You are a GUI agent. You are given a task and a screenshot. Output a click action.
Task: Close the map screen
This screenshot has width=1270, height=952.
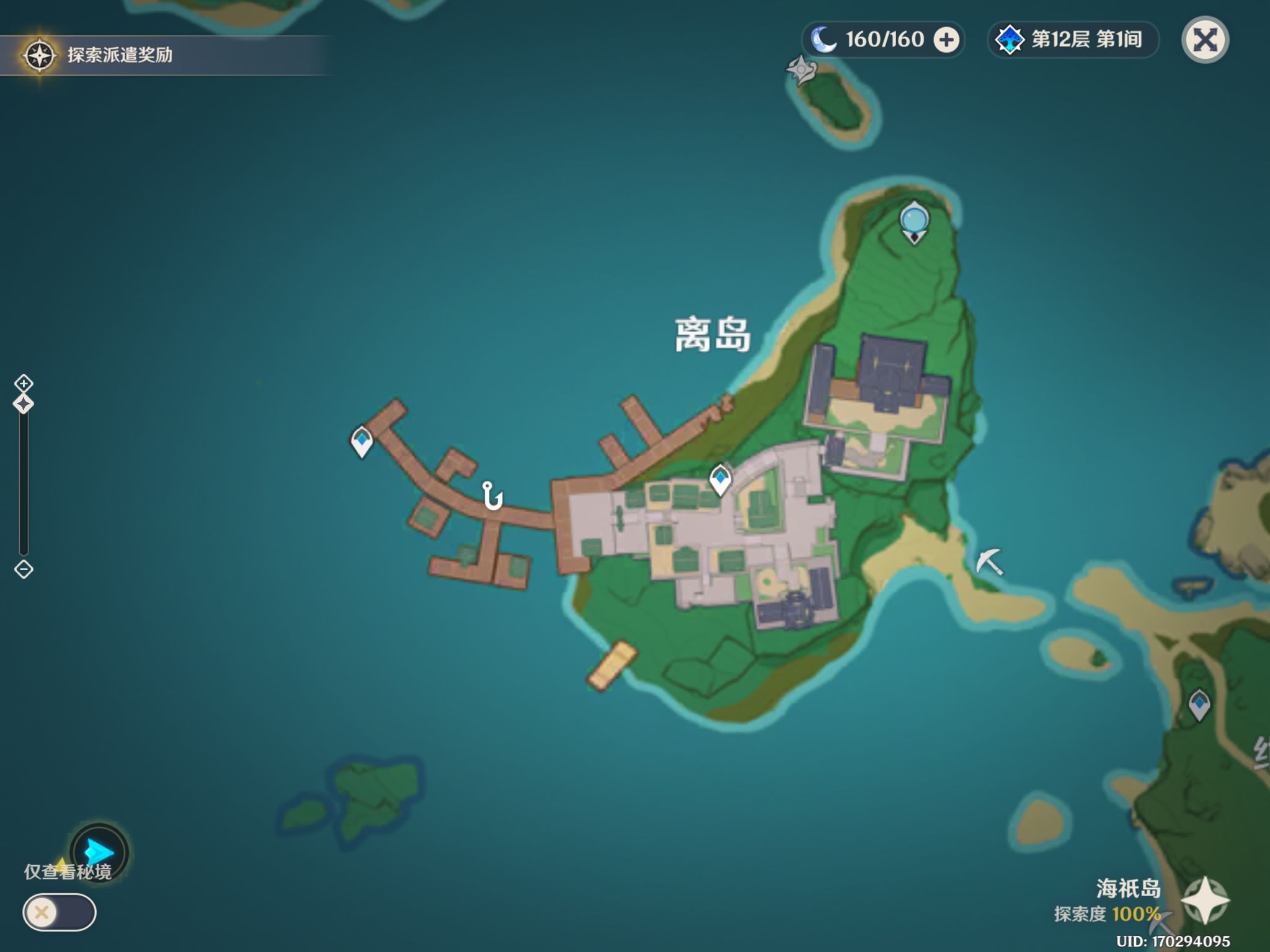1204,40
